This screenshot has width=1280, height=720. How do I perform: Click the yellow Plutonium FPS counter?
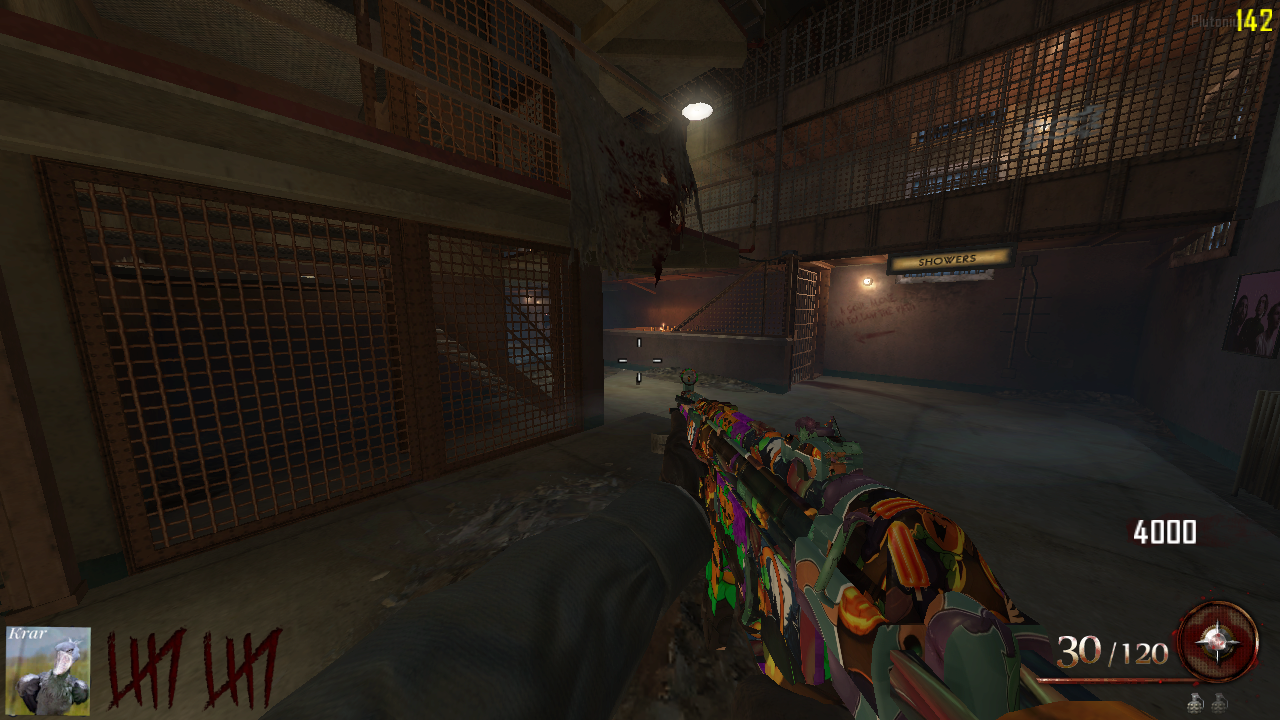[1255, 15]
